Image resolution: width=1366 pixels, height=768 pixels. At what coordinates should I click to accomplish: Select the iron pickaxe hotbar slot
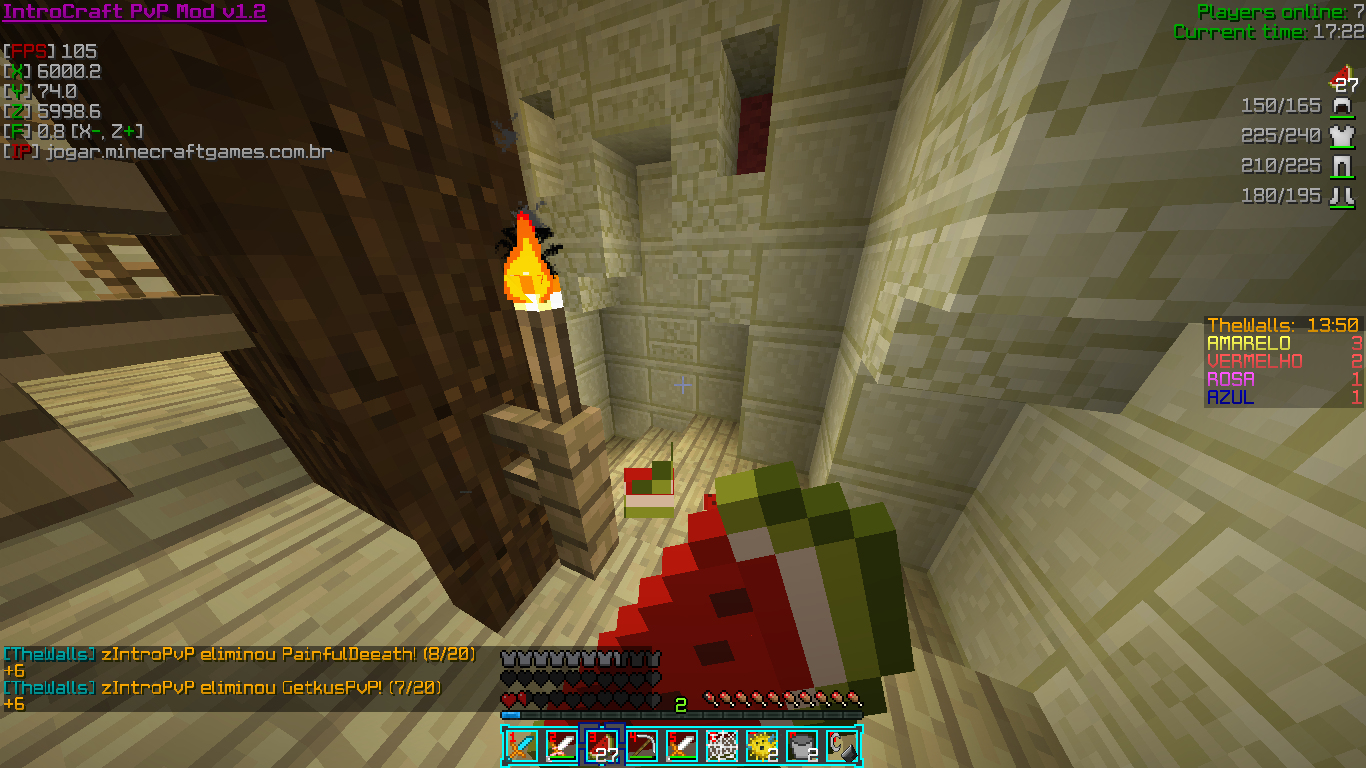642,746
